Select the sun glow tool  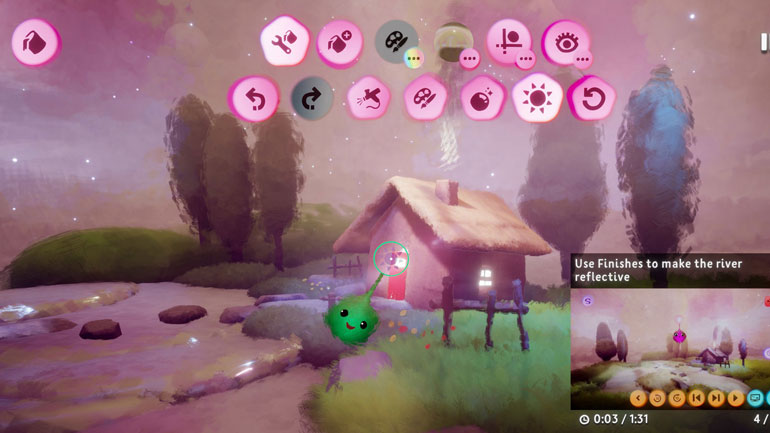click(536, 99)
